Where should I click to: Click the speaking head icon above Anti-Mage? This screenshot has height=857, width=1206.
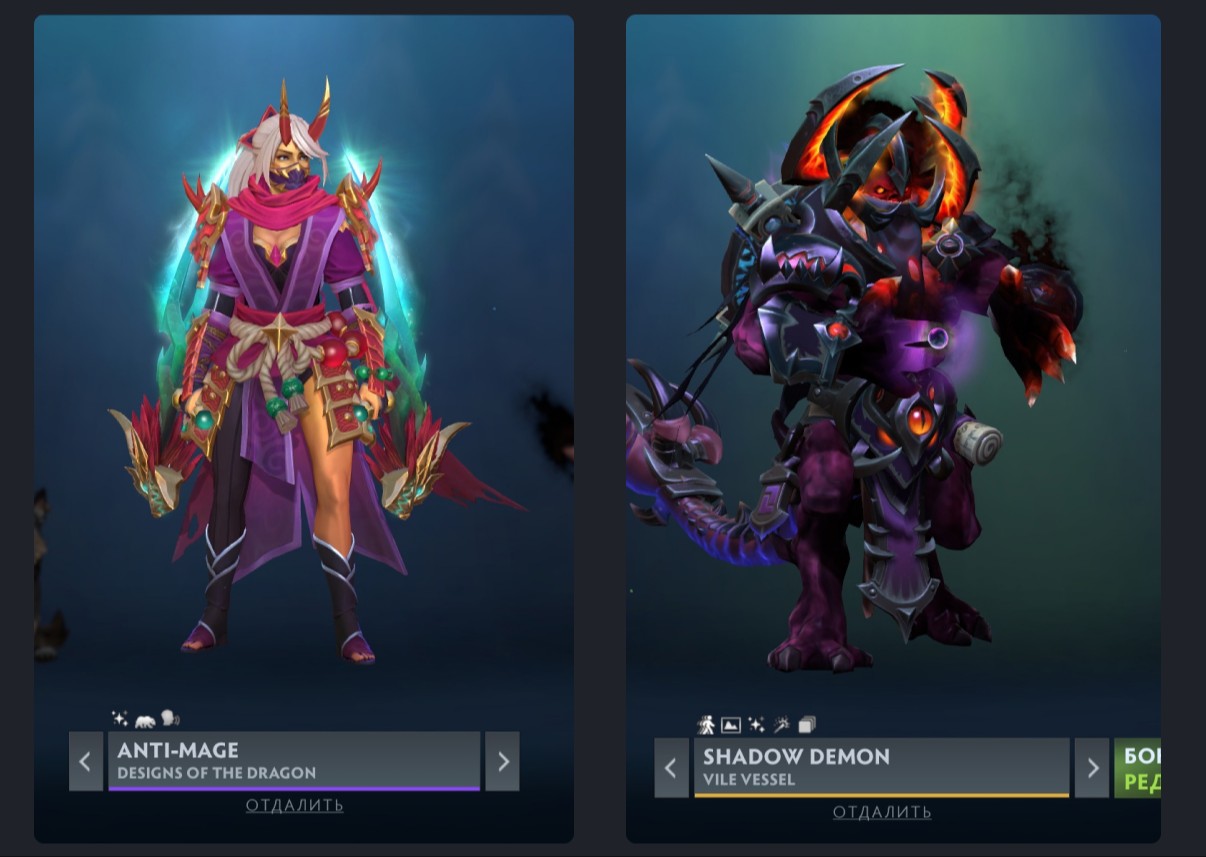coord(169,718)
